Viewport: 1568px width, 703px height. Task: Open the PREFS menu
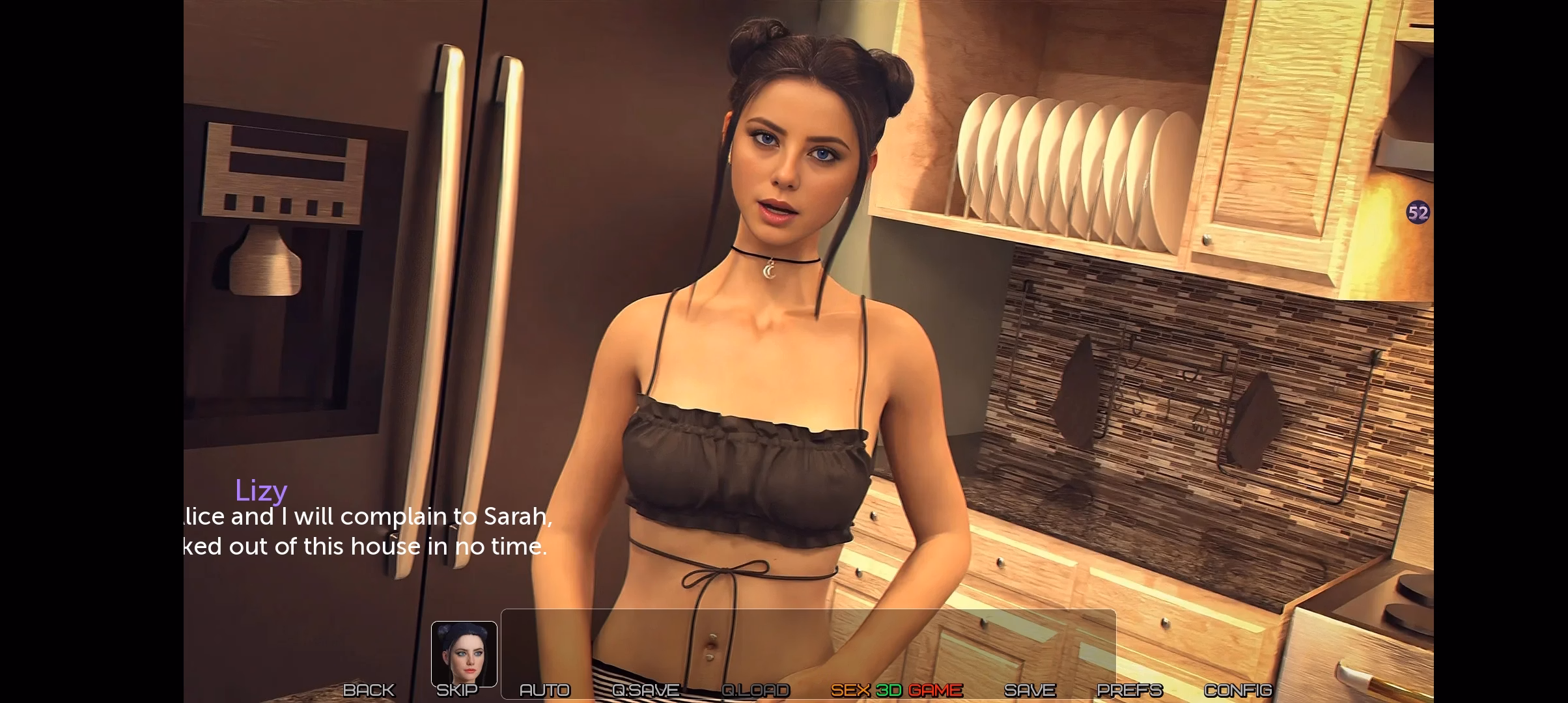click(1130, 690)
